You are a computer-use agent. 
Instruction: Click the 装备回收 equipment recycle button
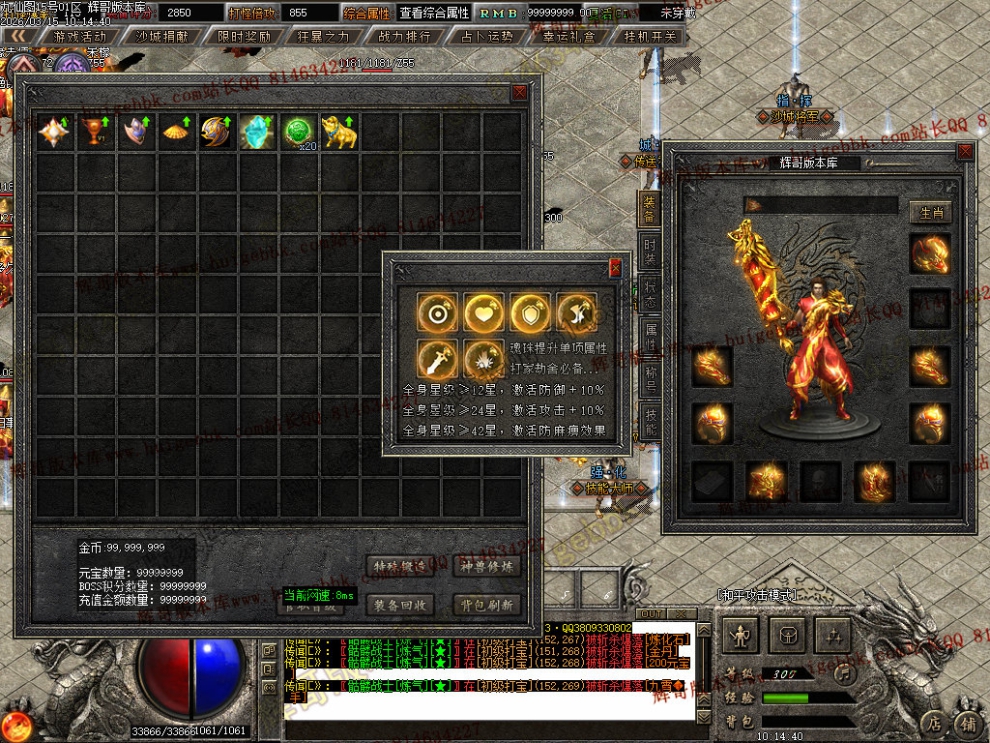click(x=399, y=605)
